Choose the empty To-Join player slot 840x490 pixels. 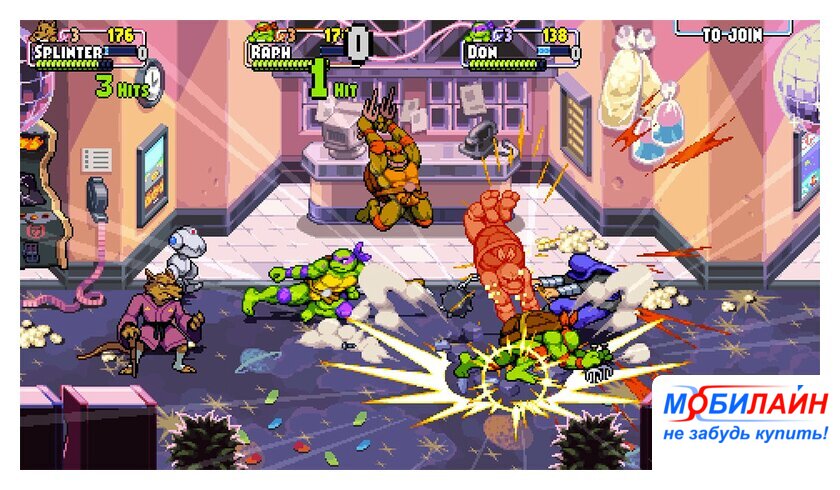732,33
